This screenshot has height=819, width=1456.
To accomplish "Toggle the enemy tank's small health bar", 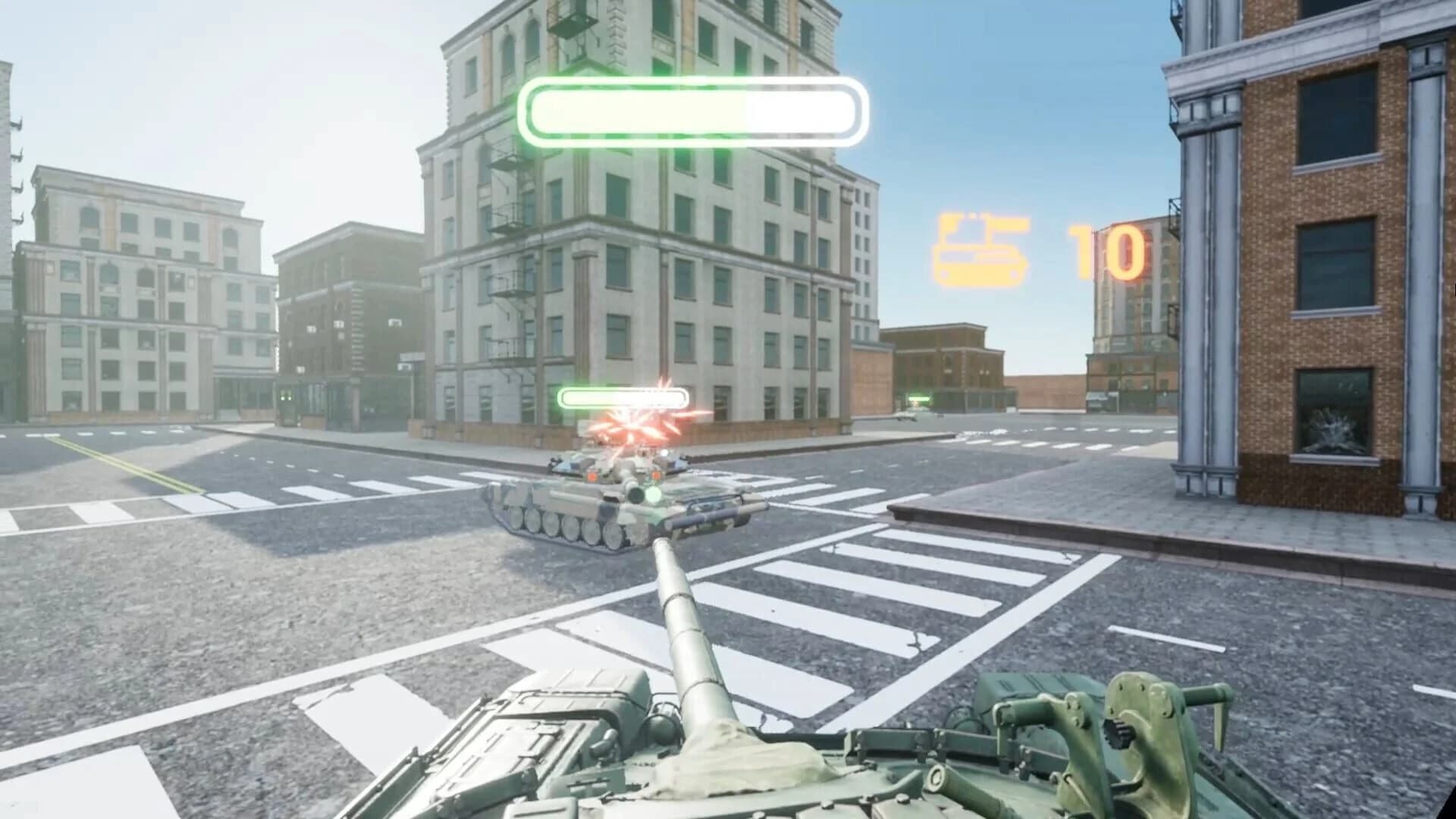I will click(x=623, y=395).
